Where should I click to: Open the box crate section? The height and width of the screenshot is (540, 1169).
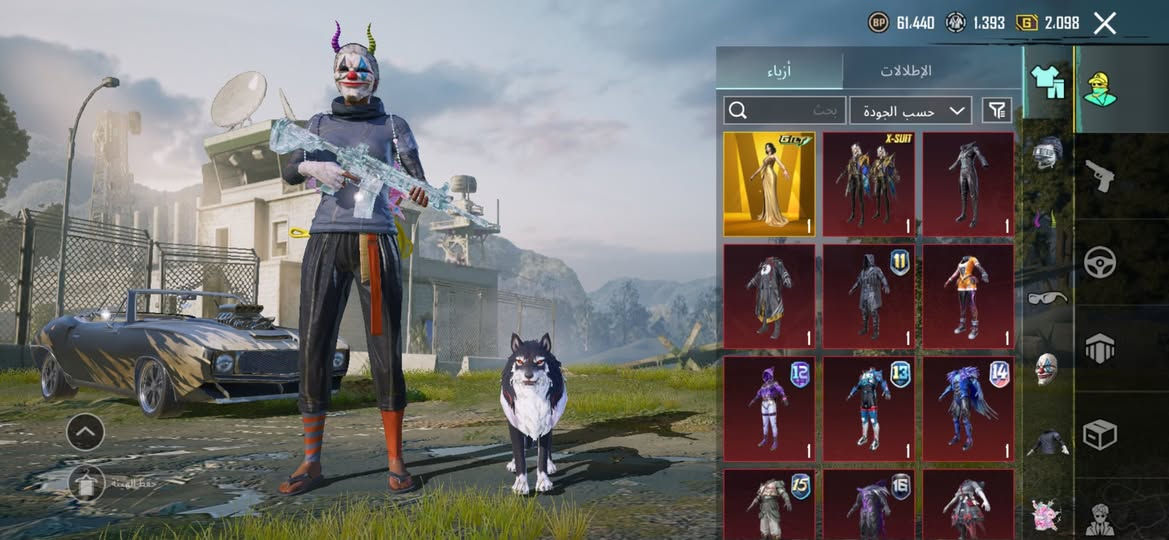pyautogui.click(x=1100, y=435)
